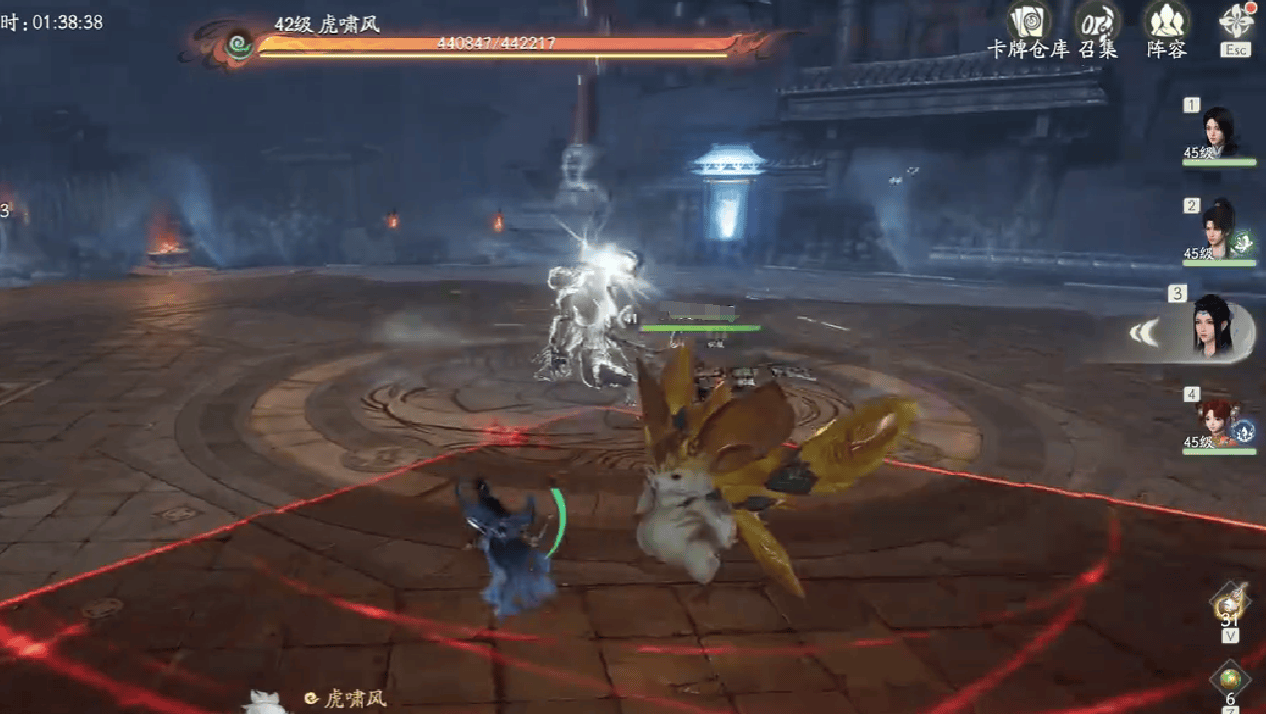
Task: Open the 召集 summon menu
Action: pos(1097,20)
